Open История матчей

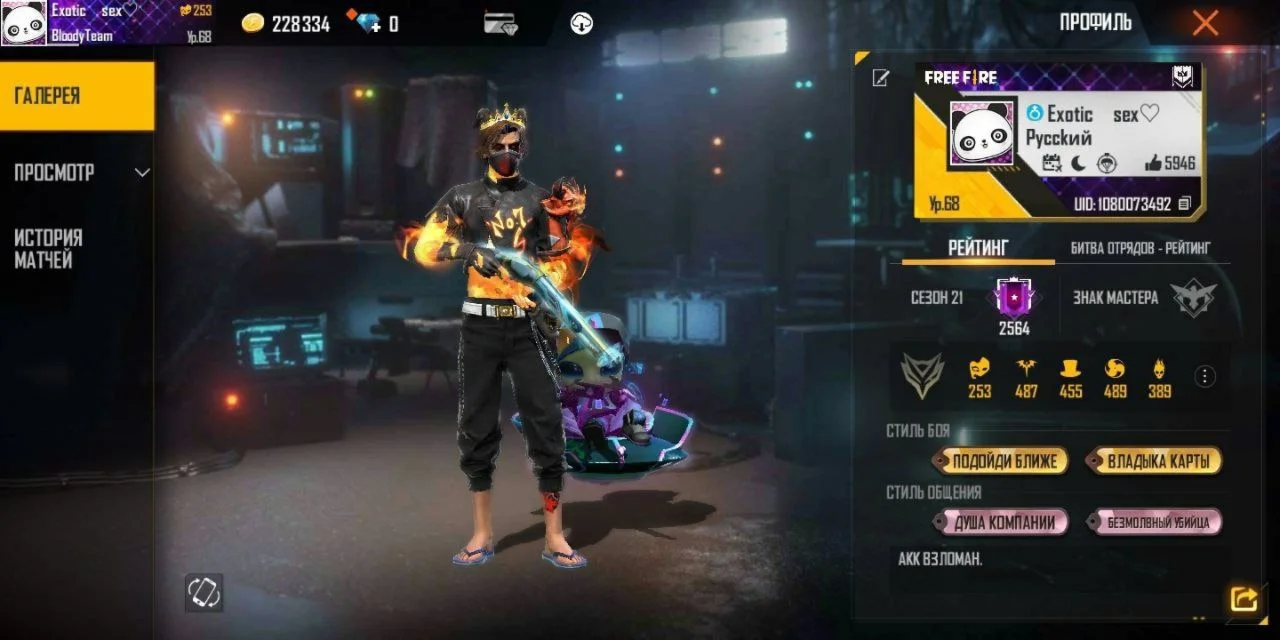tap(50, 249)
